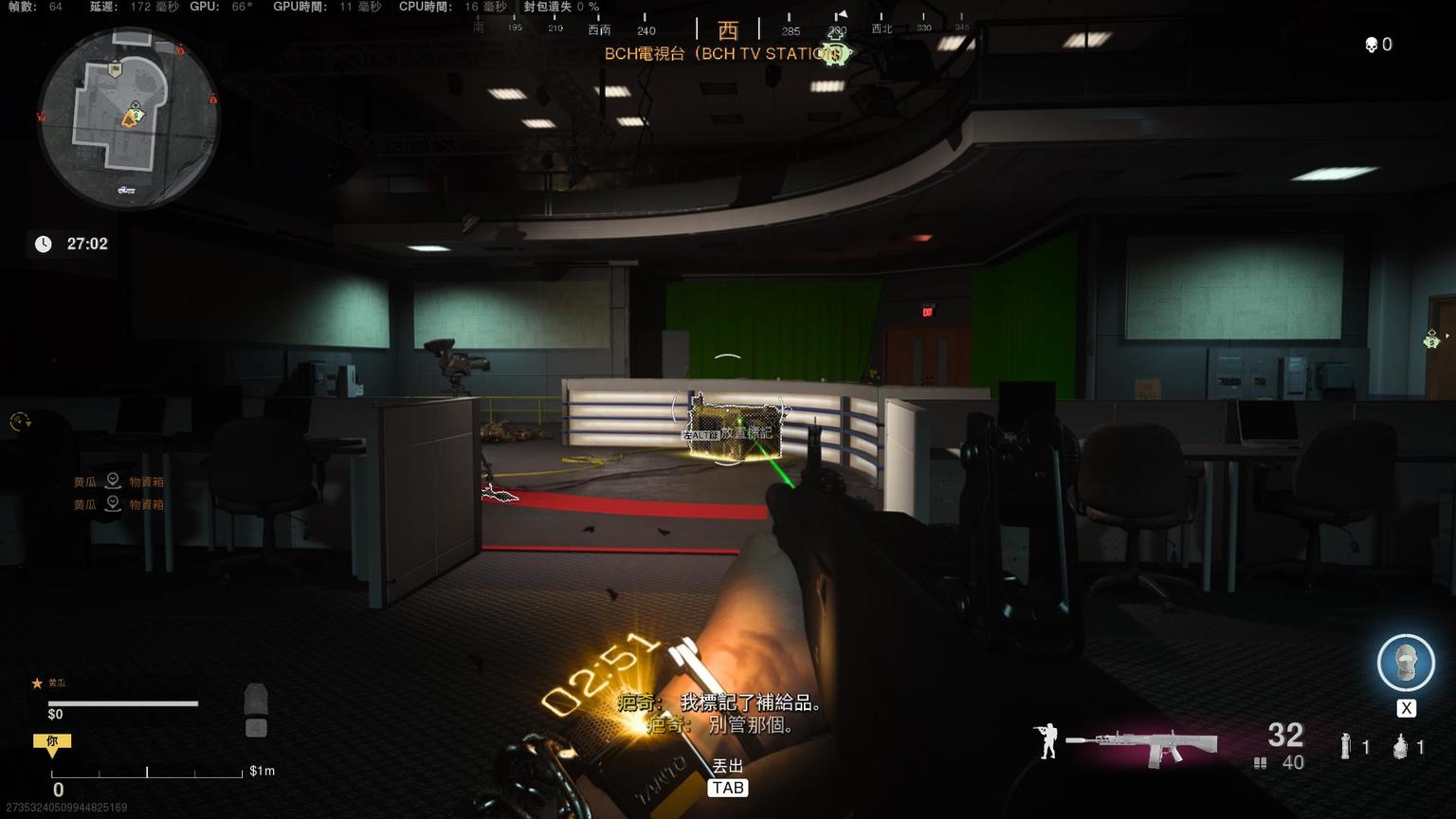Screen dimensions: 1456x819
Task: Select the assault rifle weapon icon
Action: click(x=1141, y=744)
